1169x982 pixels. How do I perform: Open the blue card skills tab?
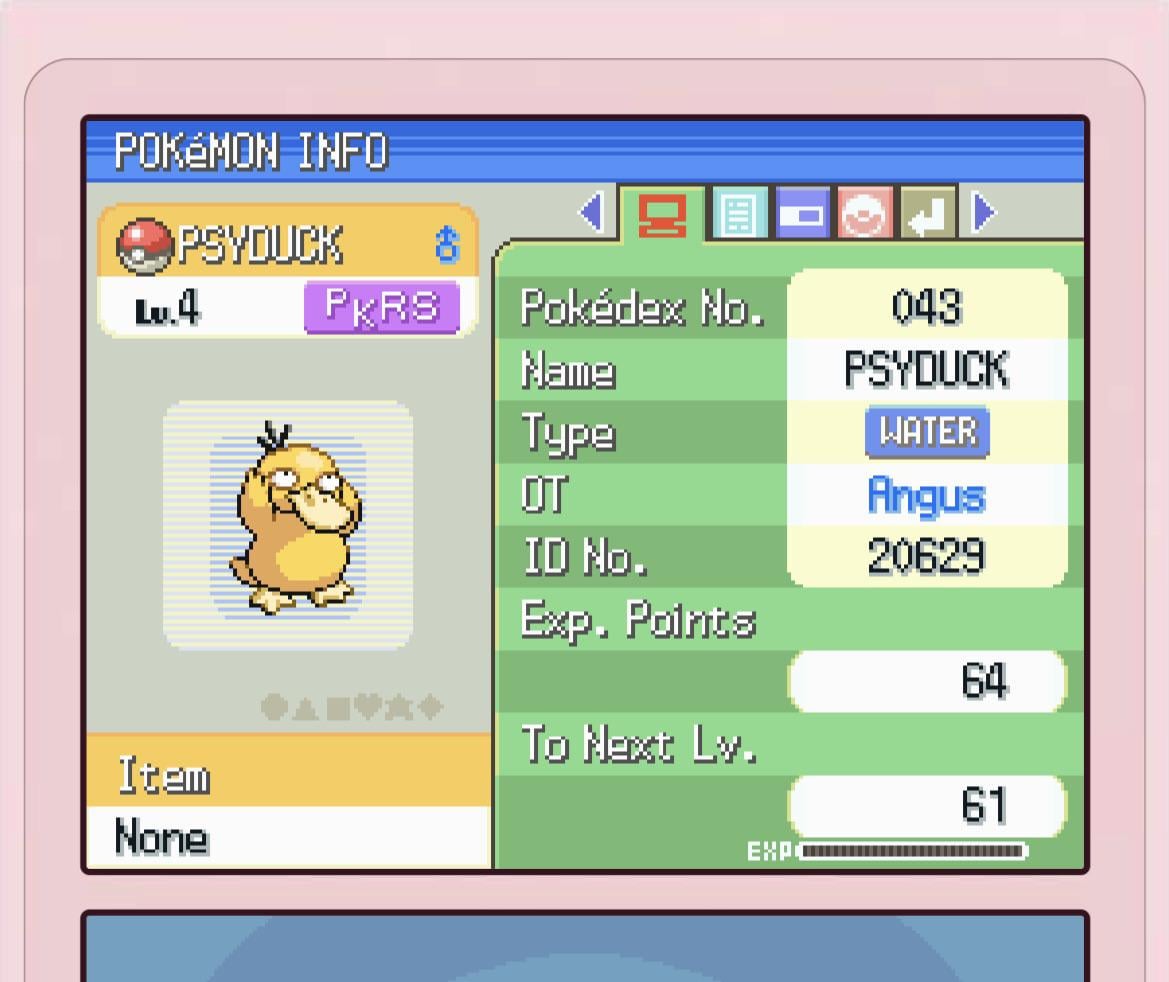coord(802,214)
